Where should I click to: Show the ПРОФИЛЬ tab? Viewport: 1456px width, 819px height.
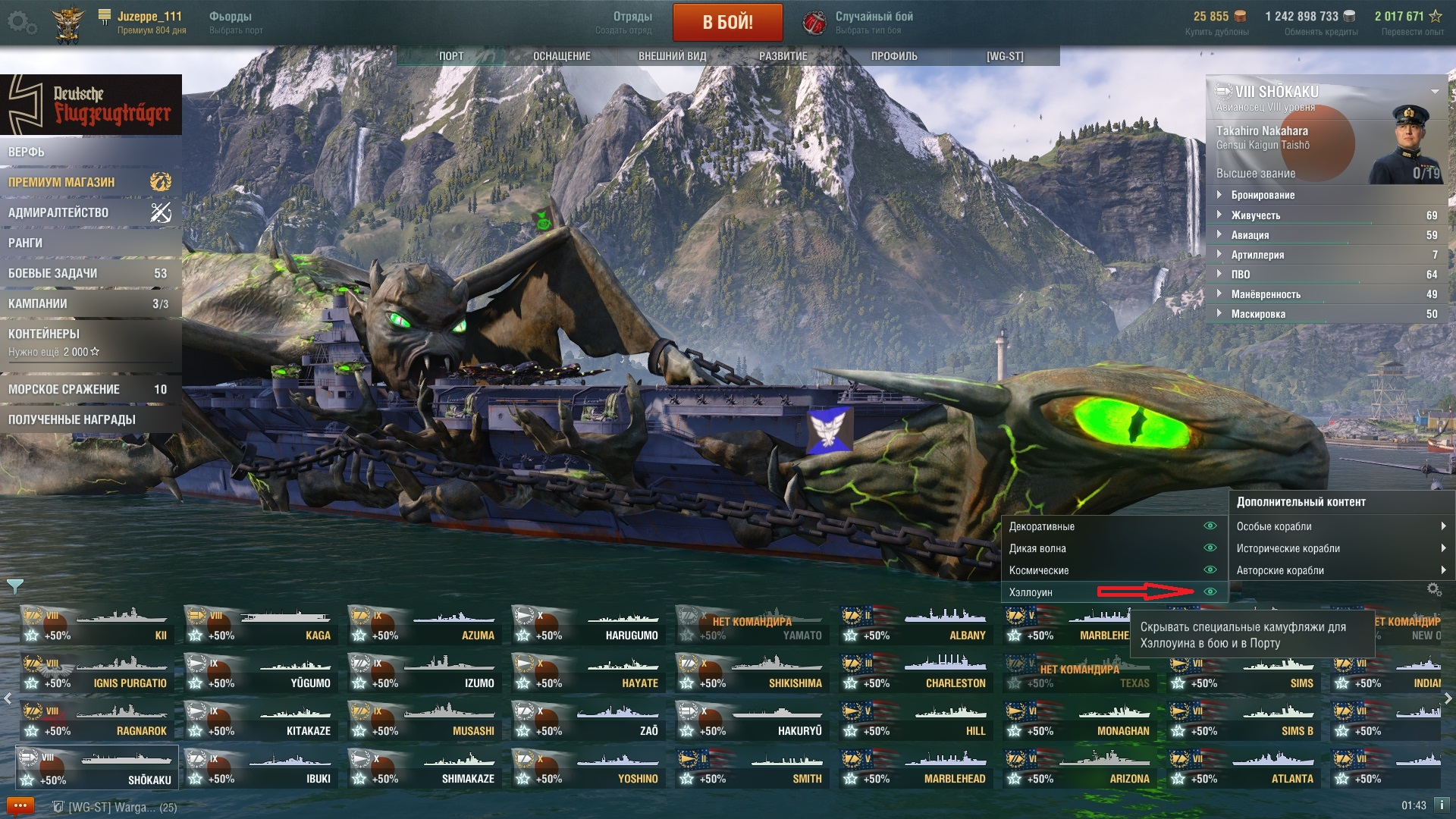click(x=893, y=56)
